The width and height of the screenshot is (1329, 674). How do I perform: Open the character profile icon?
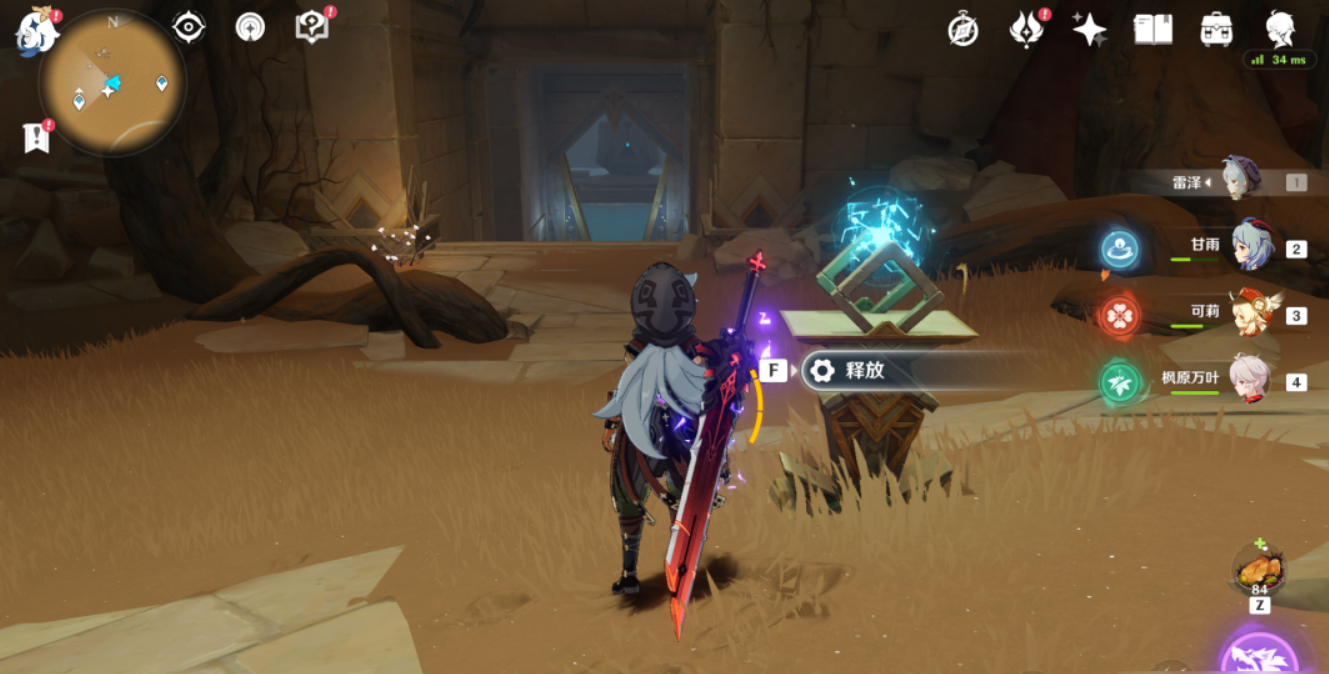1280,29
